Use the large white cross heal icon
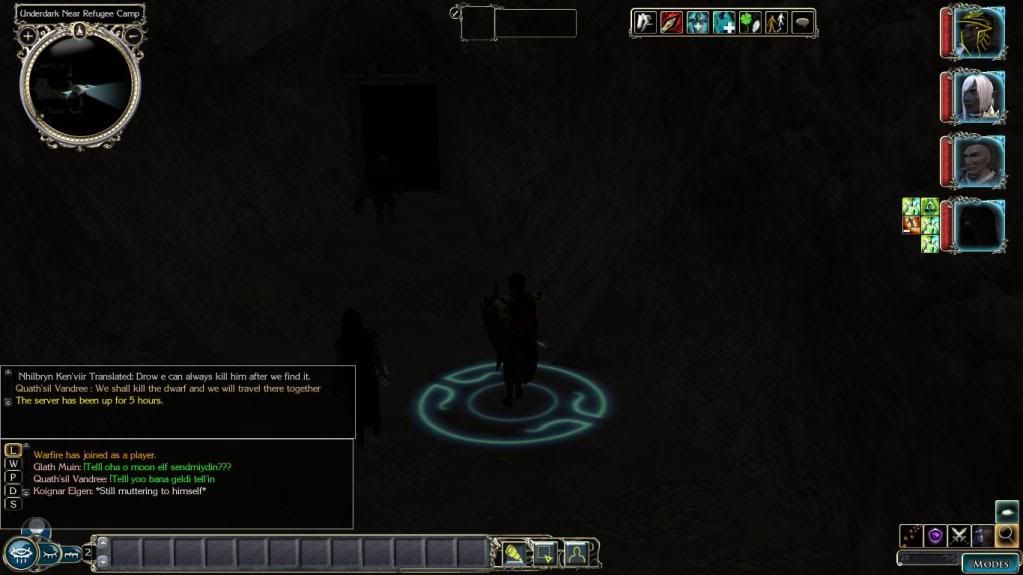Viewport: 1023px width, 575px height. pos(724,22)
